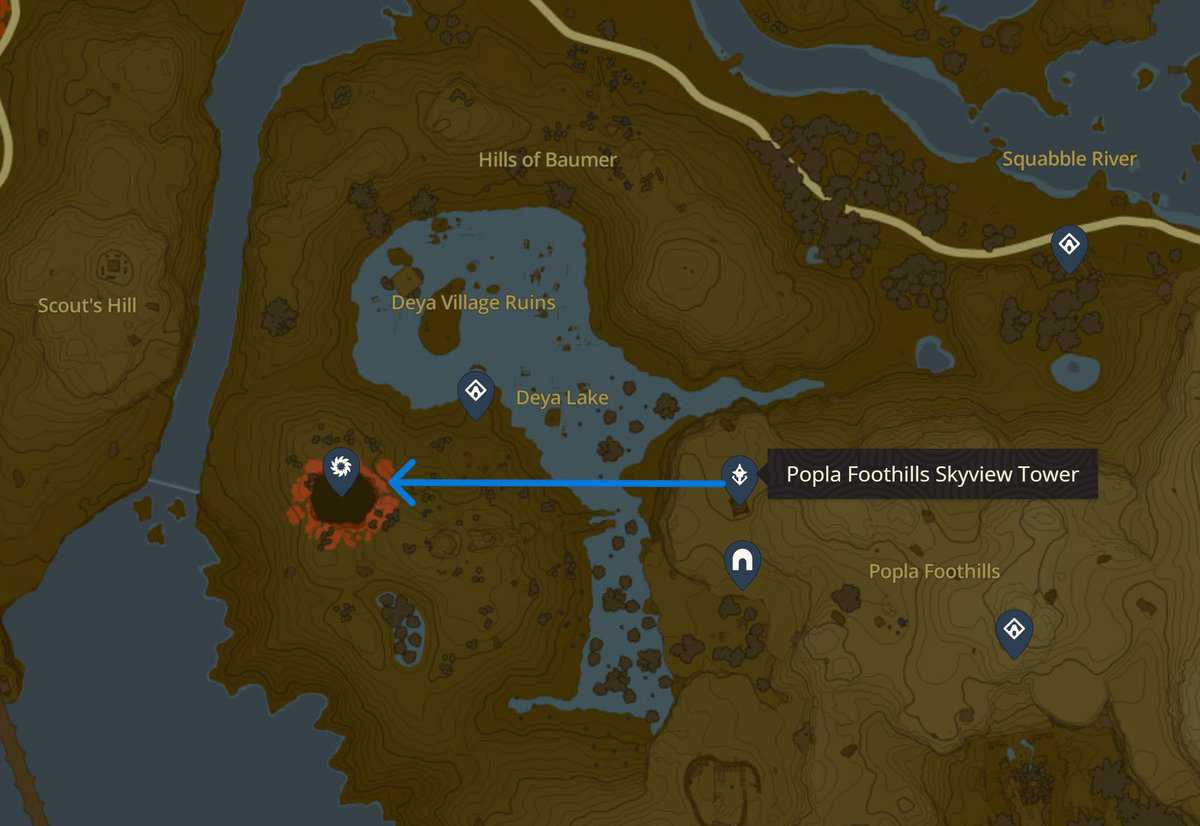Open the cave entrance marker
The height and width of the screenshot is (826, 1200).
(742, 561)
